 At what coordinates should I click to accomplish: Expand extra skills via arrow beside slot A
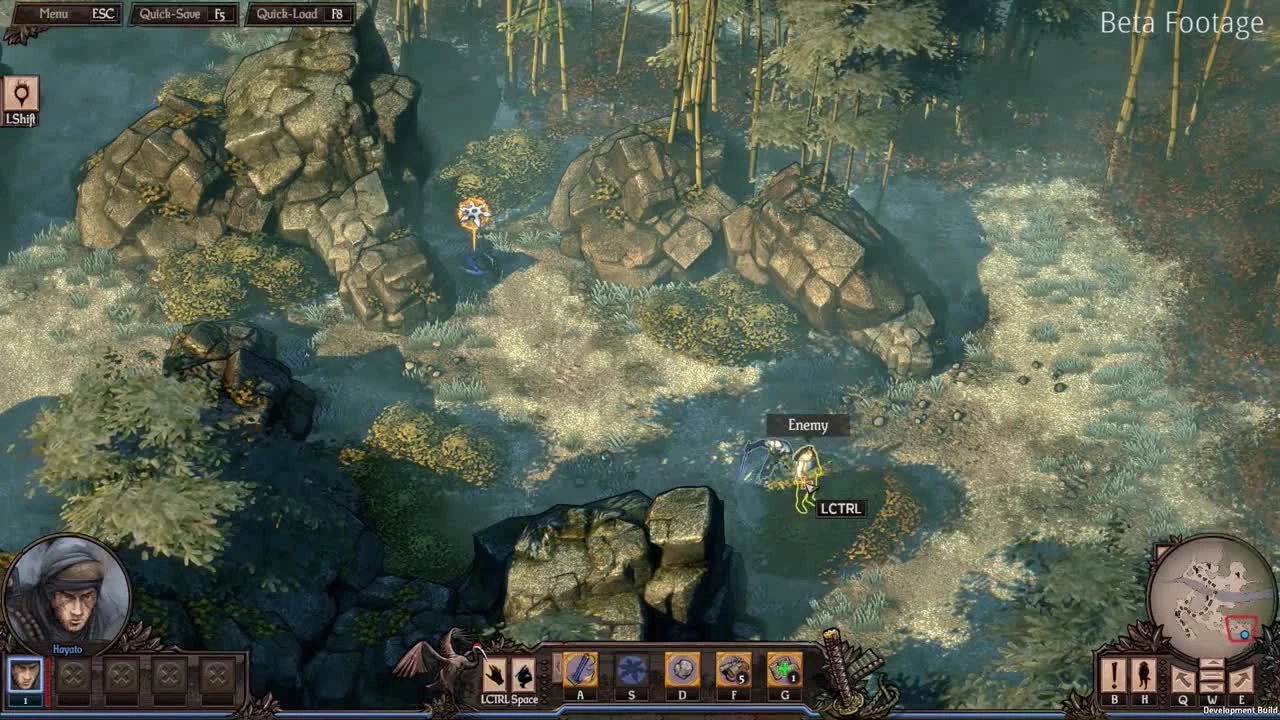557,668
